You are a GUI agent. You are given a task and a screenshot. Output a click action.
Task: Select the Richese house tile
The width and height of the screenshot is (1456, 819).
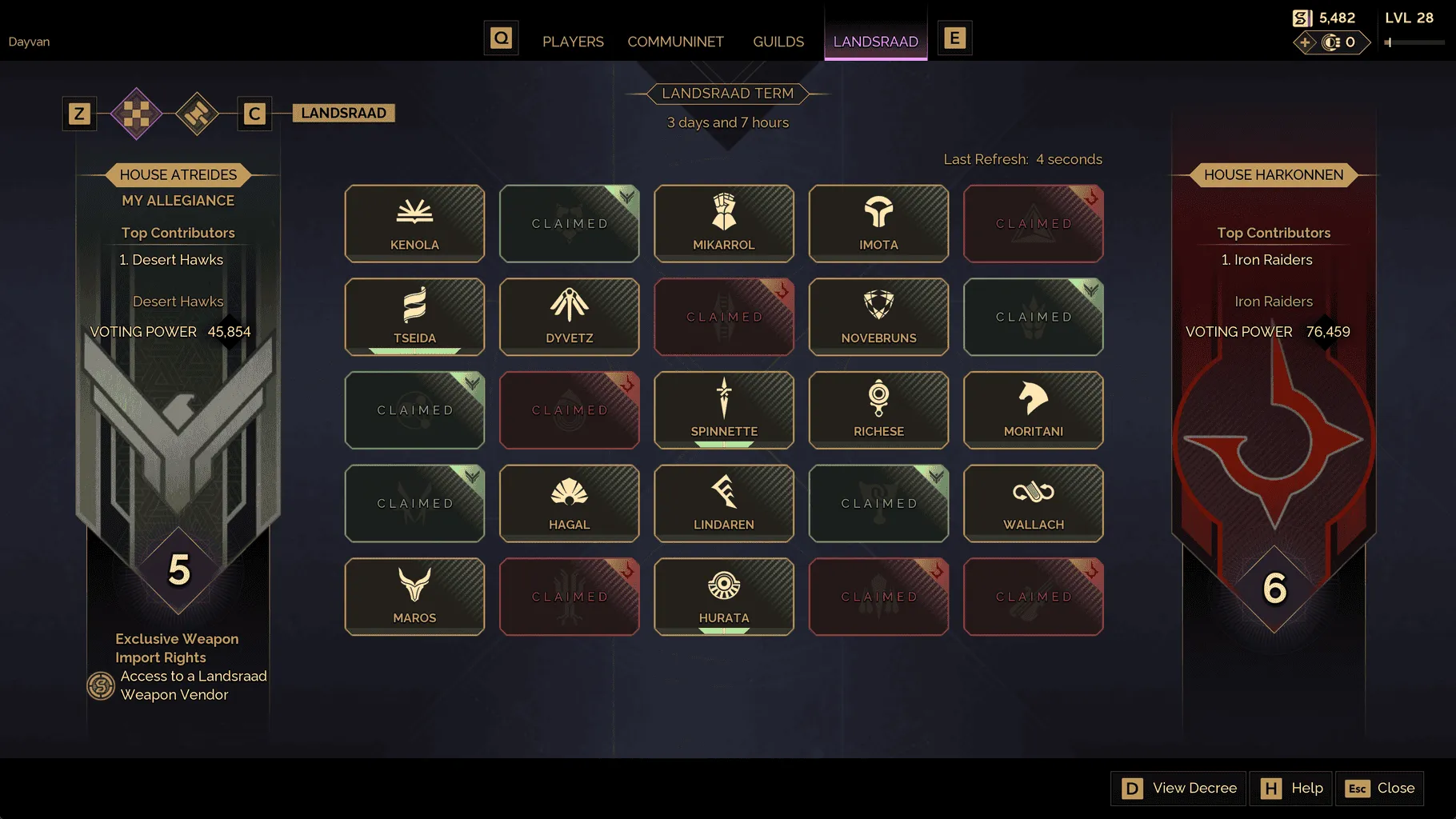pyautogui.click(x=878, y=410)
